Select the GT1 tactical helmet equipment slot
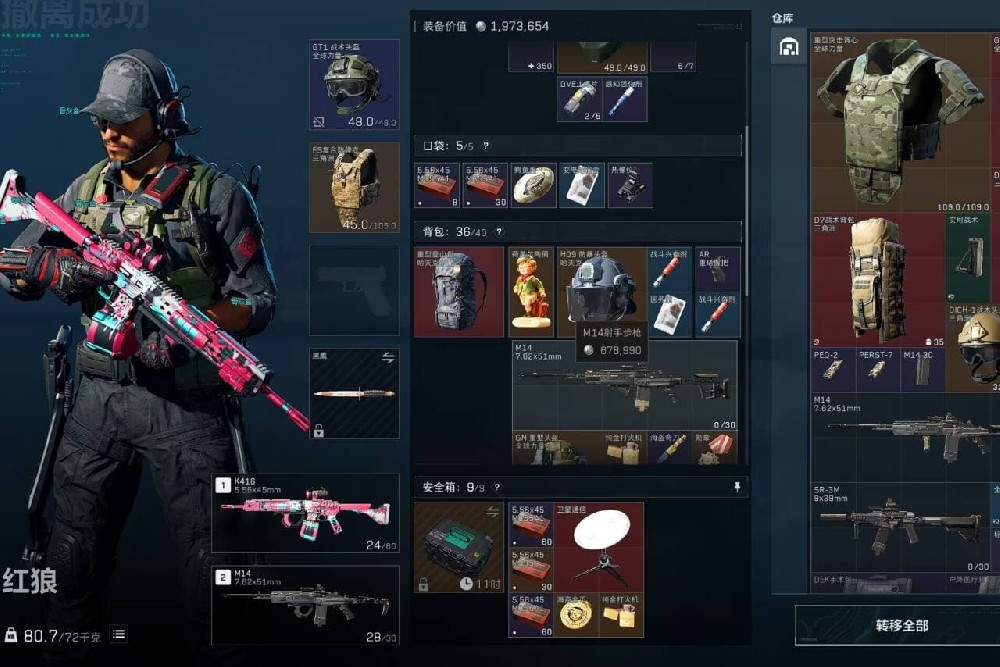The image size is (1000, 667). click(x=354, y=84)
